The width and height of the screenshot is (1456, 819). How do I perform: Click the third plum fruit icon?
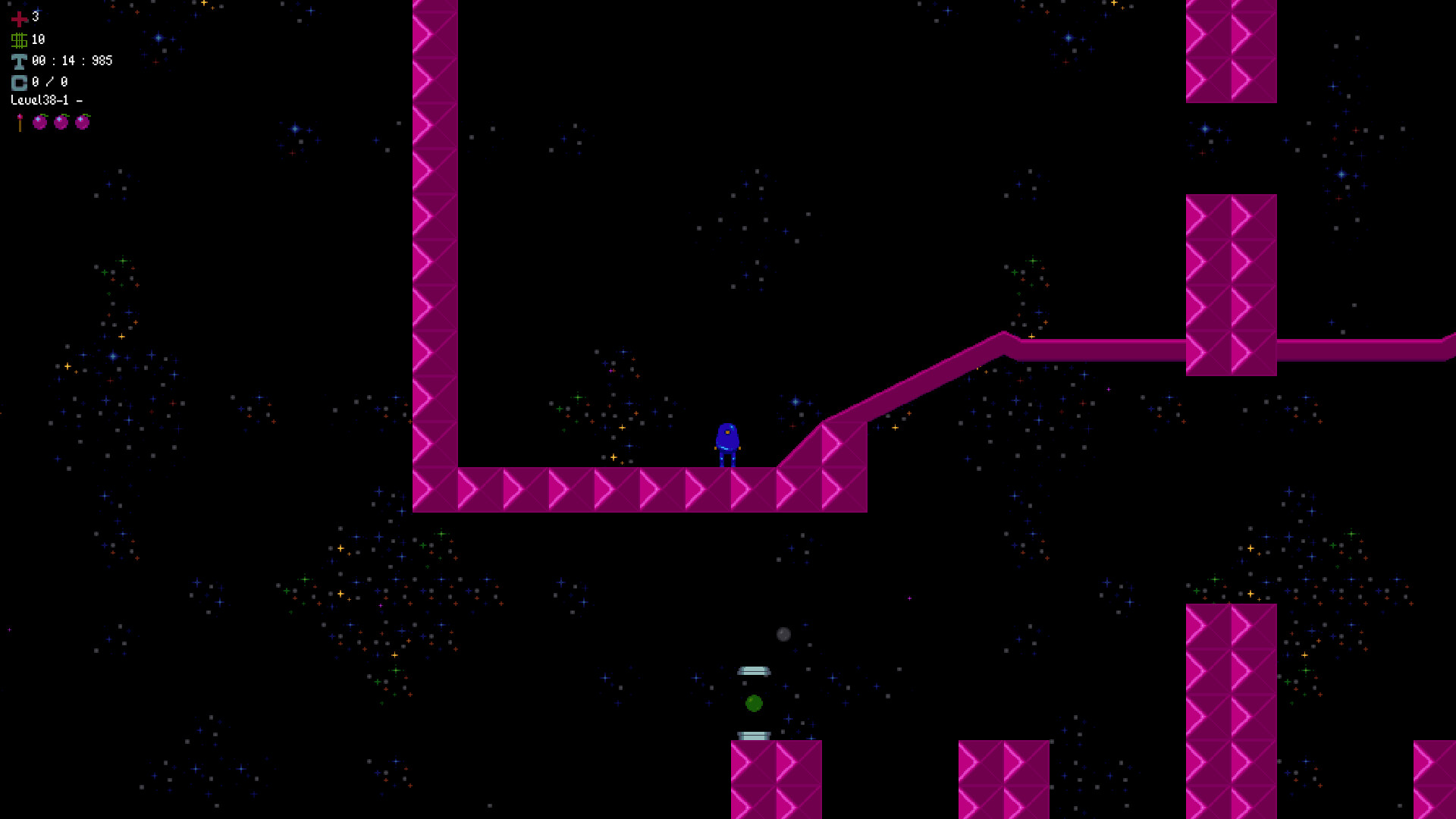(x=83, y=123)
